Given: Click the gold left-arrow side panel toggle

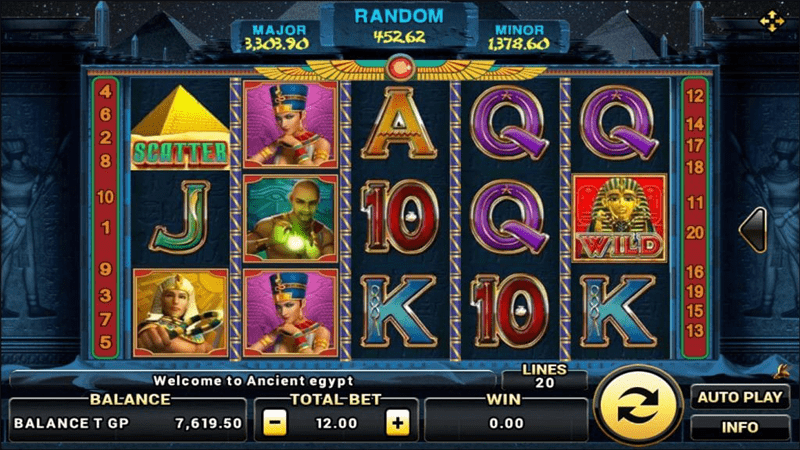Looking at the screenshot, I should pos(752,229).
